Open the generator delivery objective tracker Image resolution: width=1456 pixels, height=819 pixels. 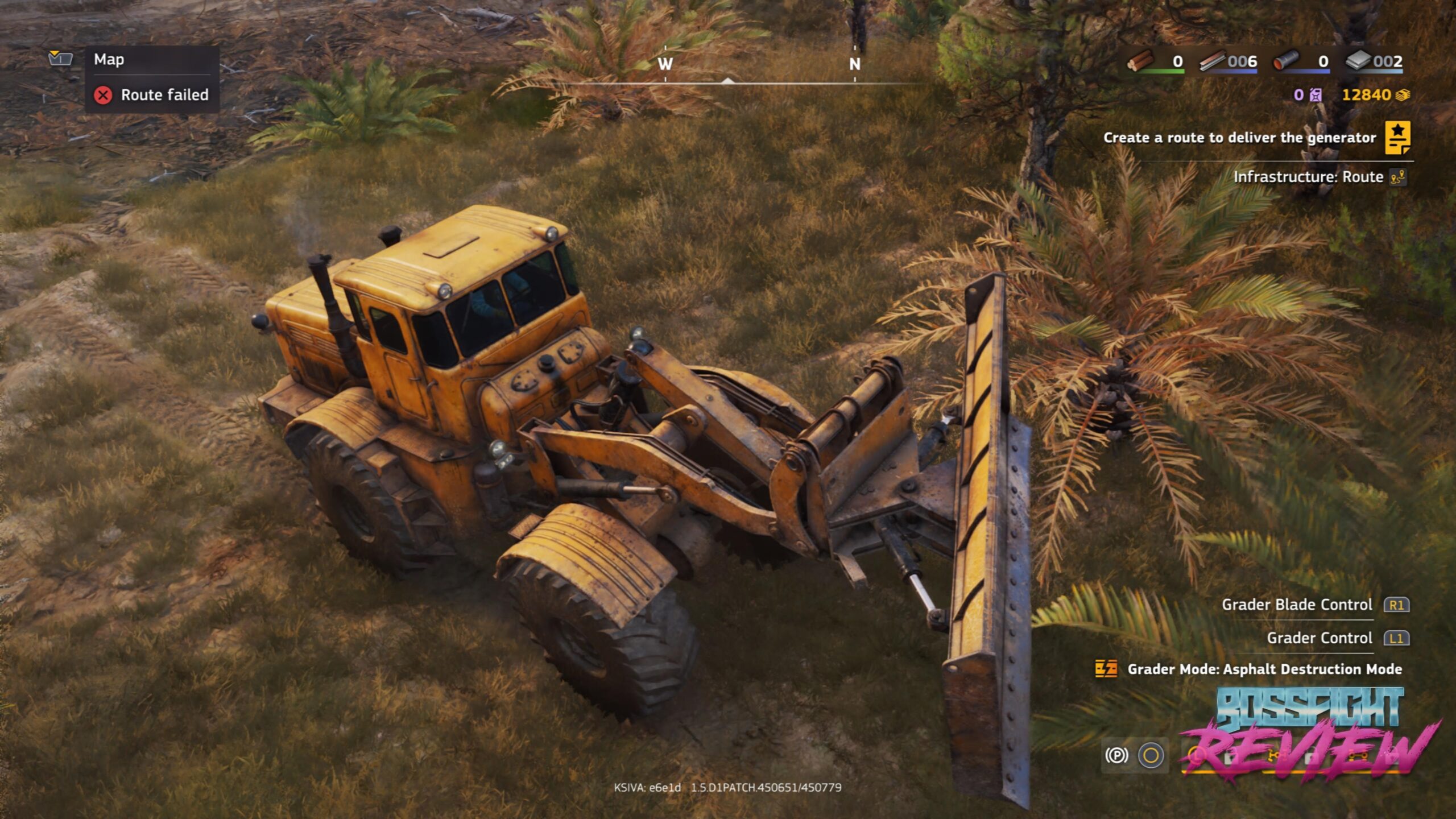point(1239,138)
